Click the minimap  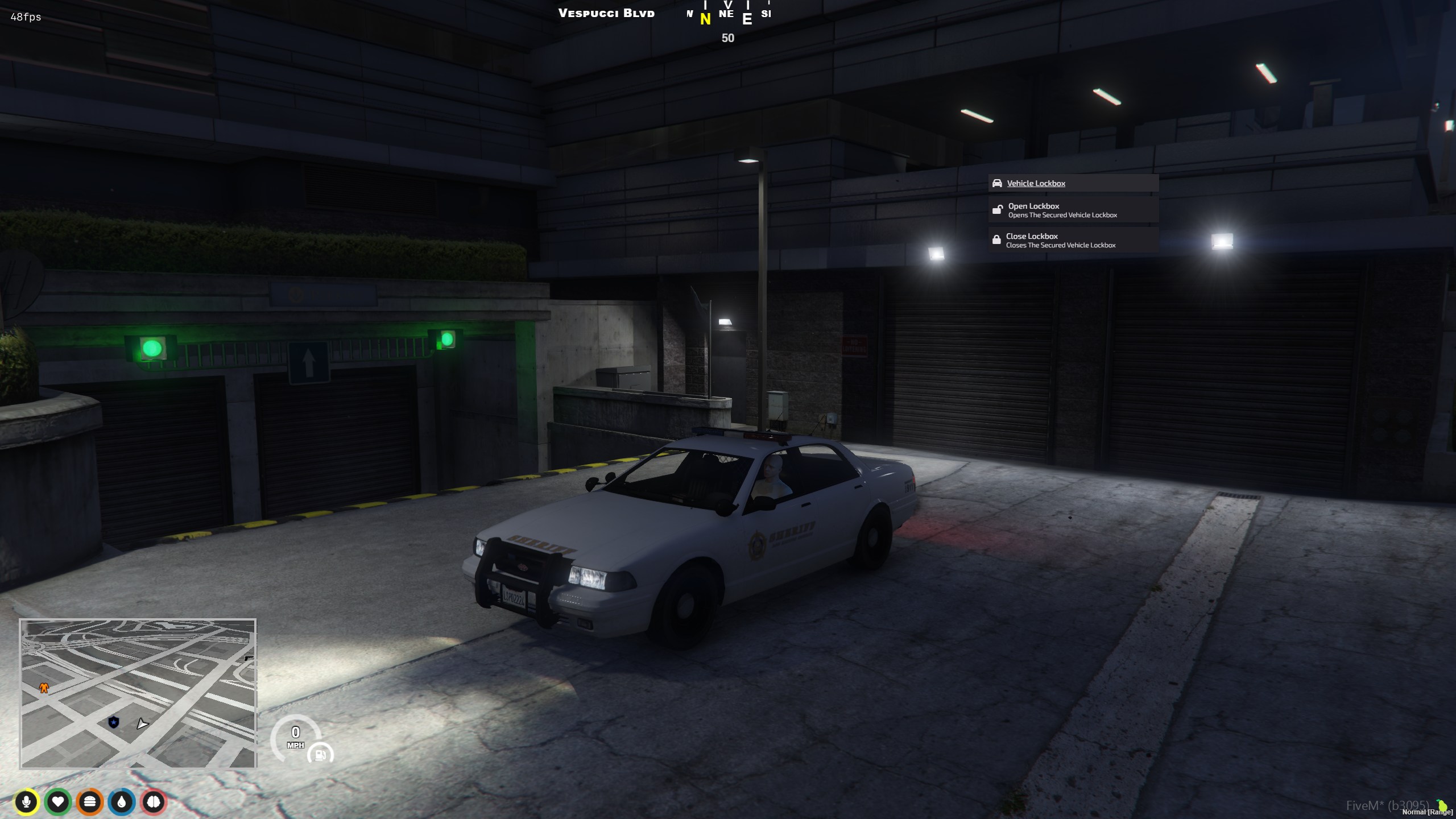138,693
